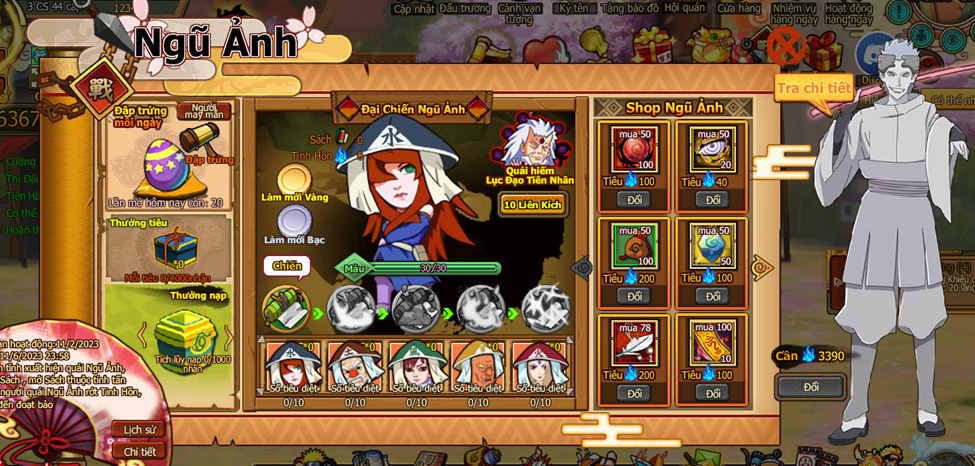This screenshot has height=466, width=975.
Task: Activate 10 Liên Kích combo attack
Action: (x=532, y=205)
